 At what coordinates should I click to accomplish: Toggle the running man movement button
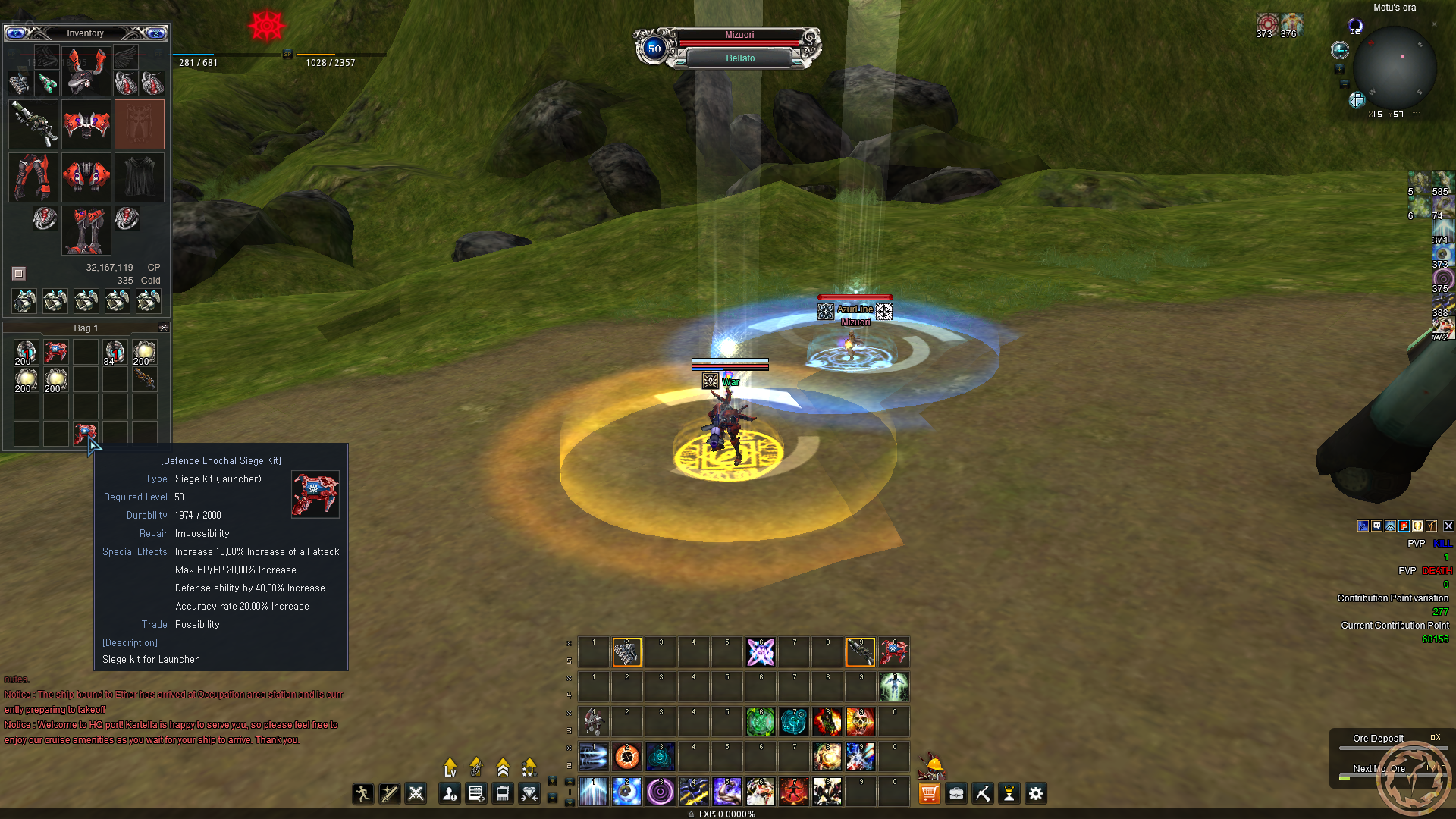coord(362,793)
